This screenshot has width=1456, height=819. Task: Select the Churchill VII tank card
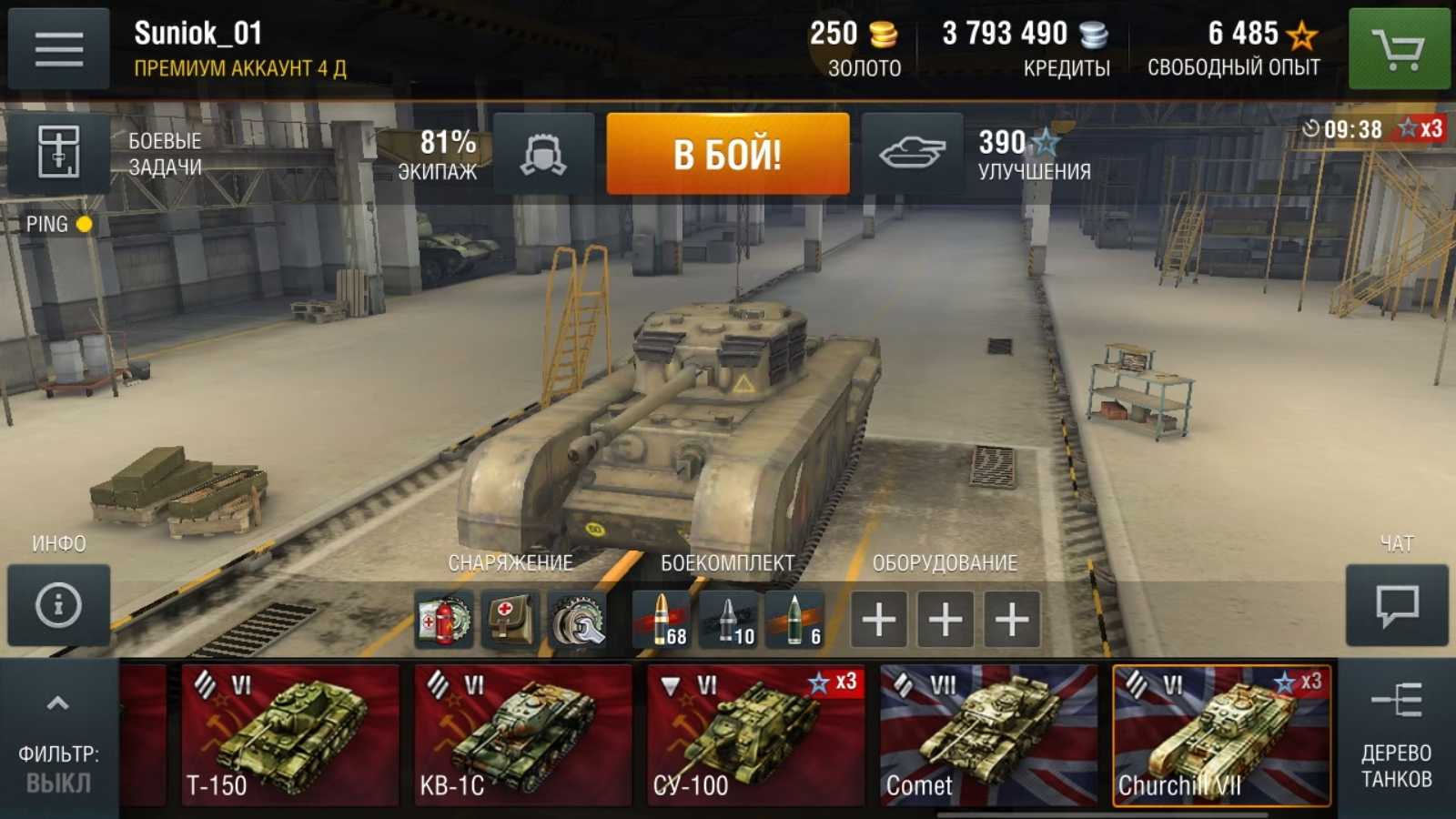coord(1221,735)
